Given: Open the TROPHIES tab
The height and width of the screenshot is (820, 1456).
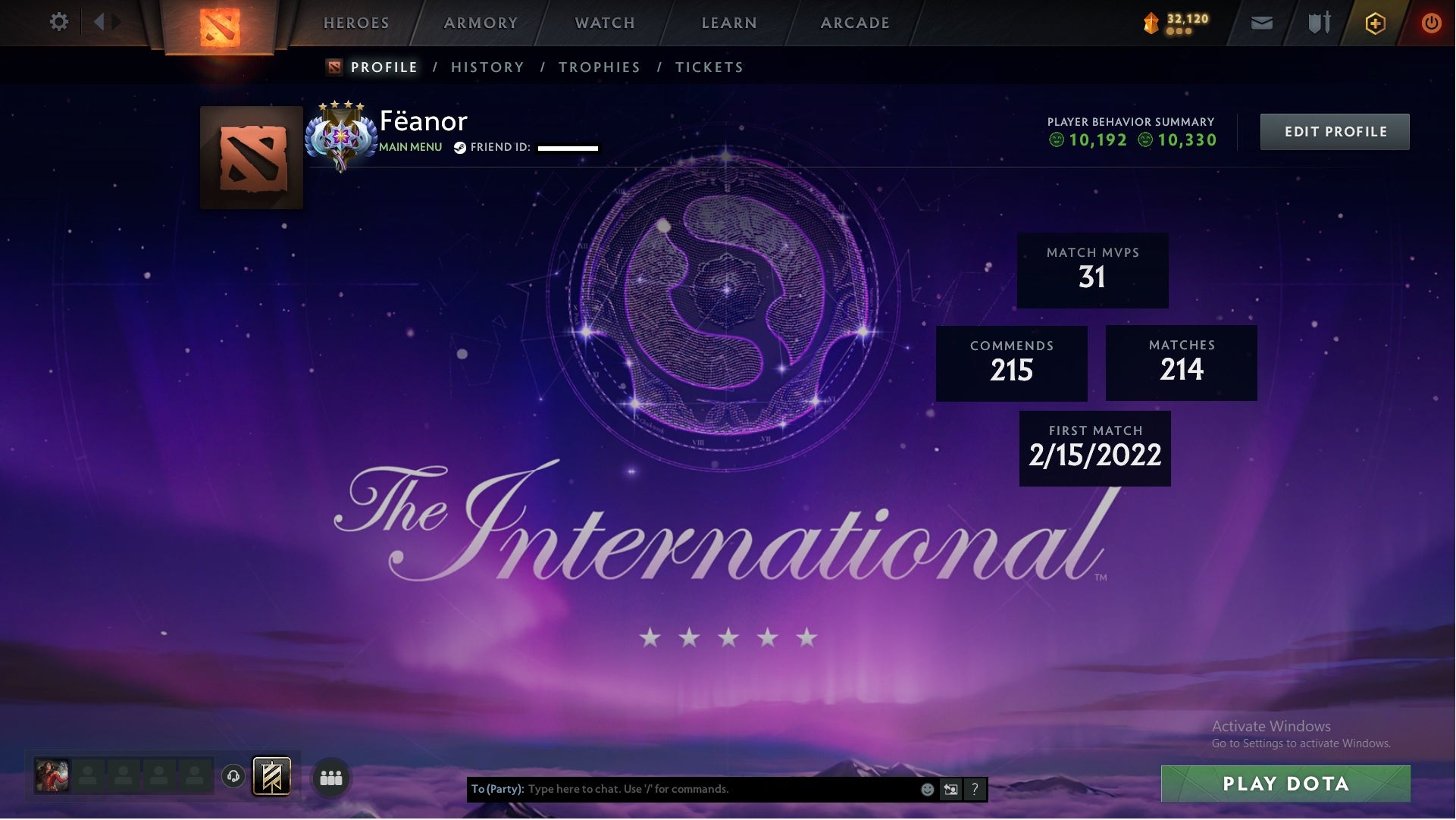Looking at the screenshot, I should tap(599, 67).
